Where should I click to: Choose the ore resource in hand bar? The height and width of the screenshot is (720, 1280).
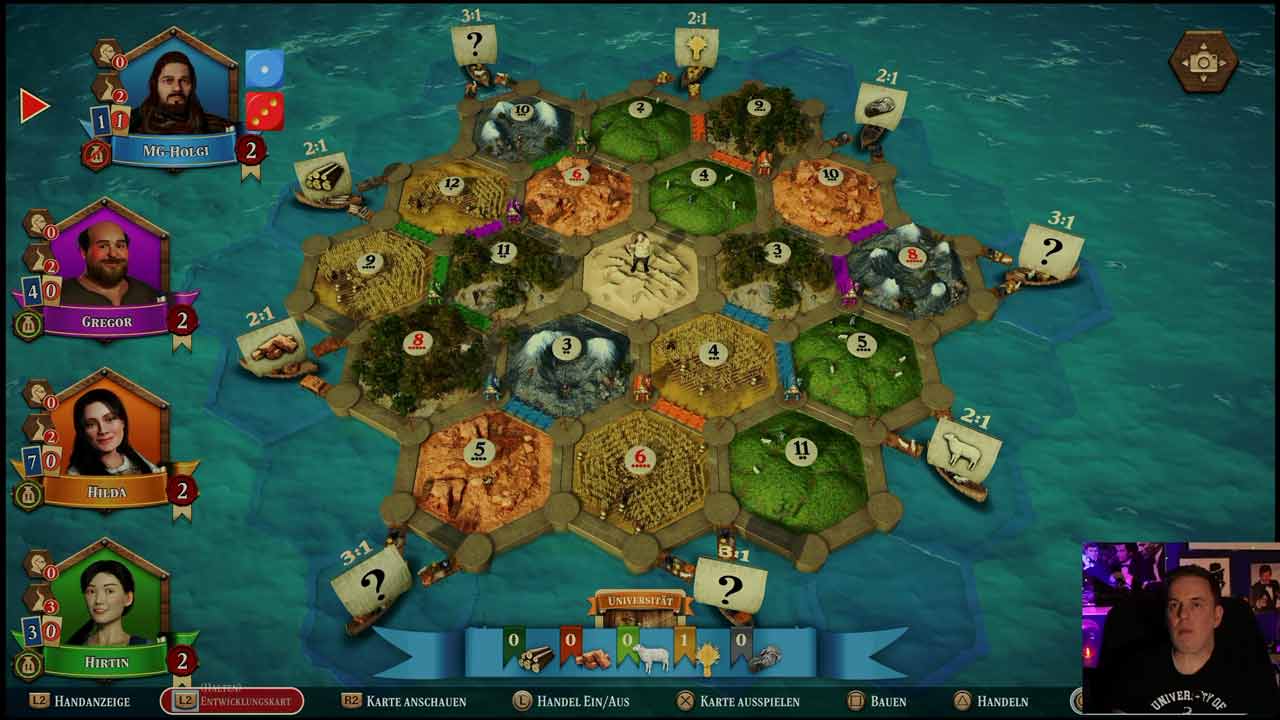pyautogui.click(x=763, y=657)
